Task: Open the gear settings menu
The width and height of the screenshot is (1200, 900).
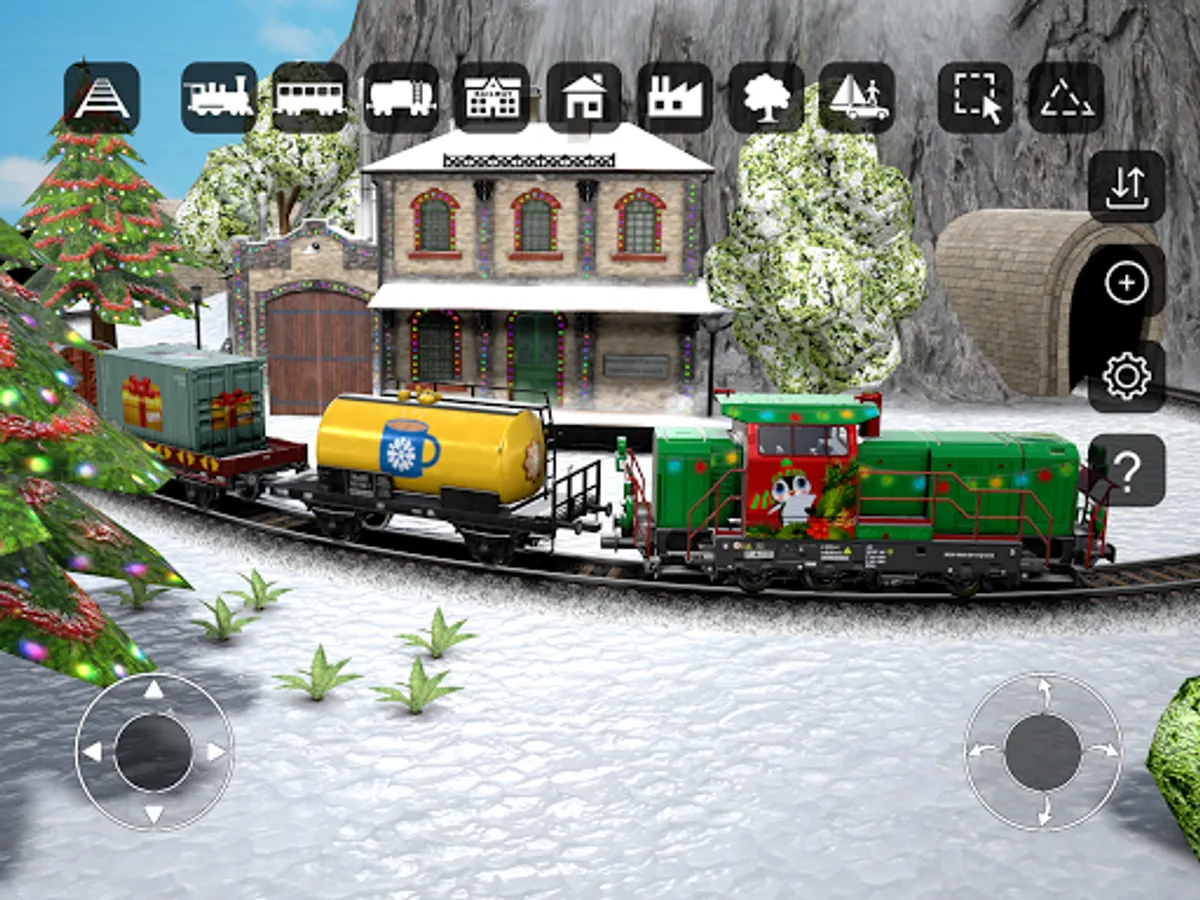Action: 1127,377
